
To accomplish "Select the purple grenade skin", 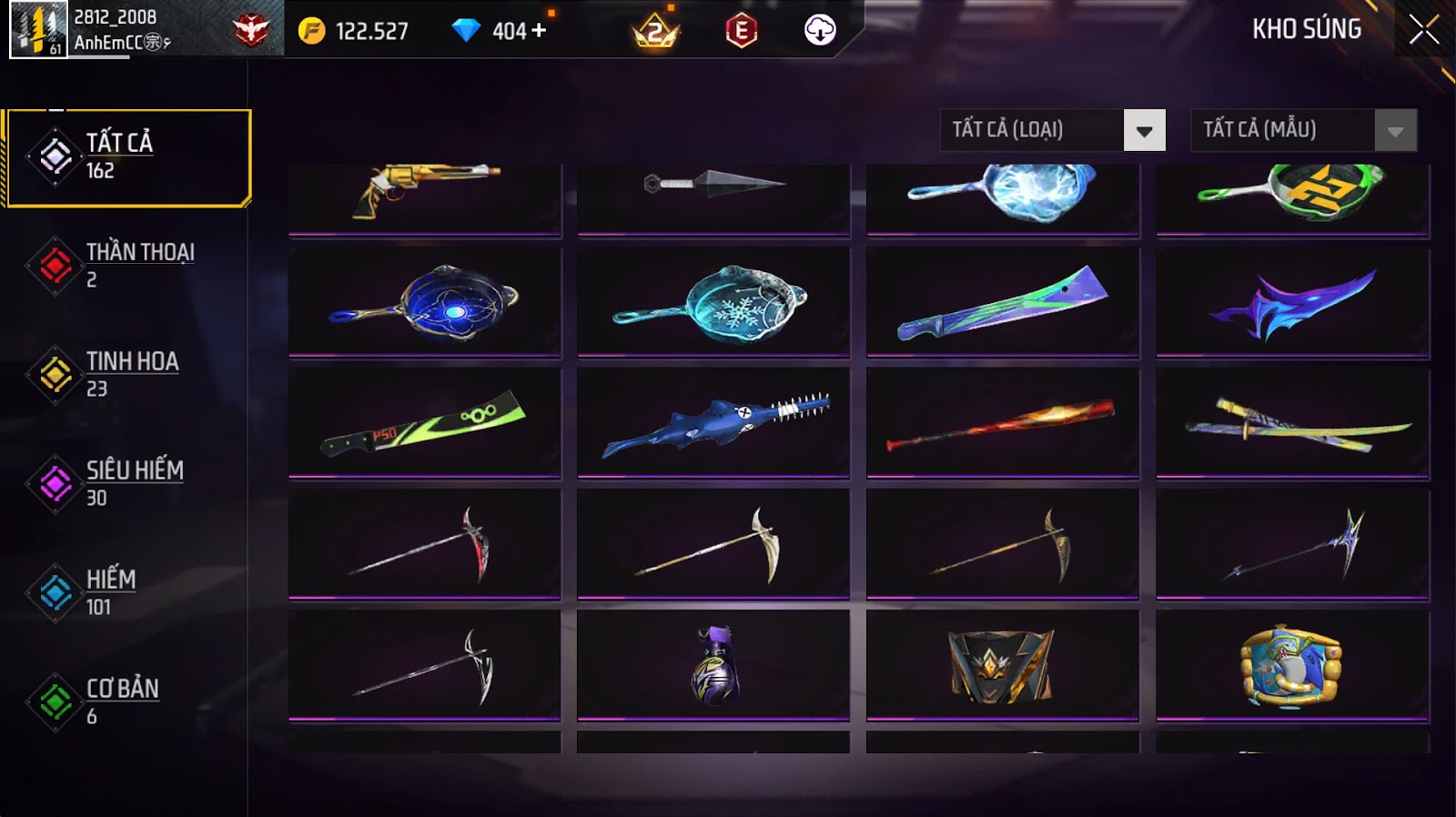I will (x=713, y=665).
